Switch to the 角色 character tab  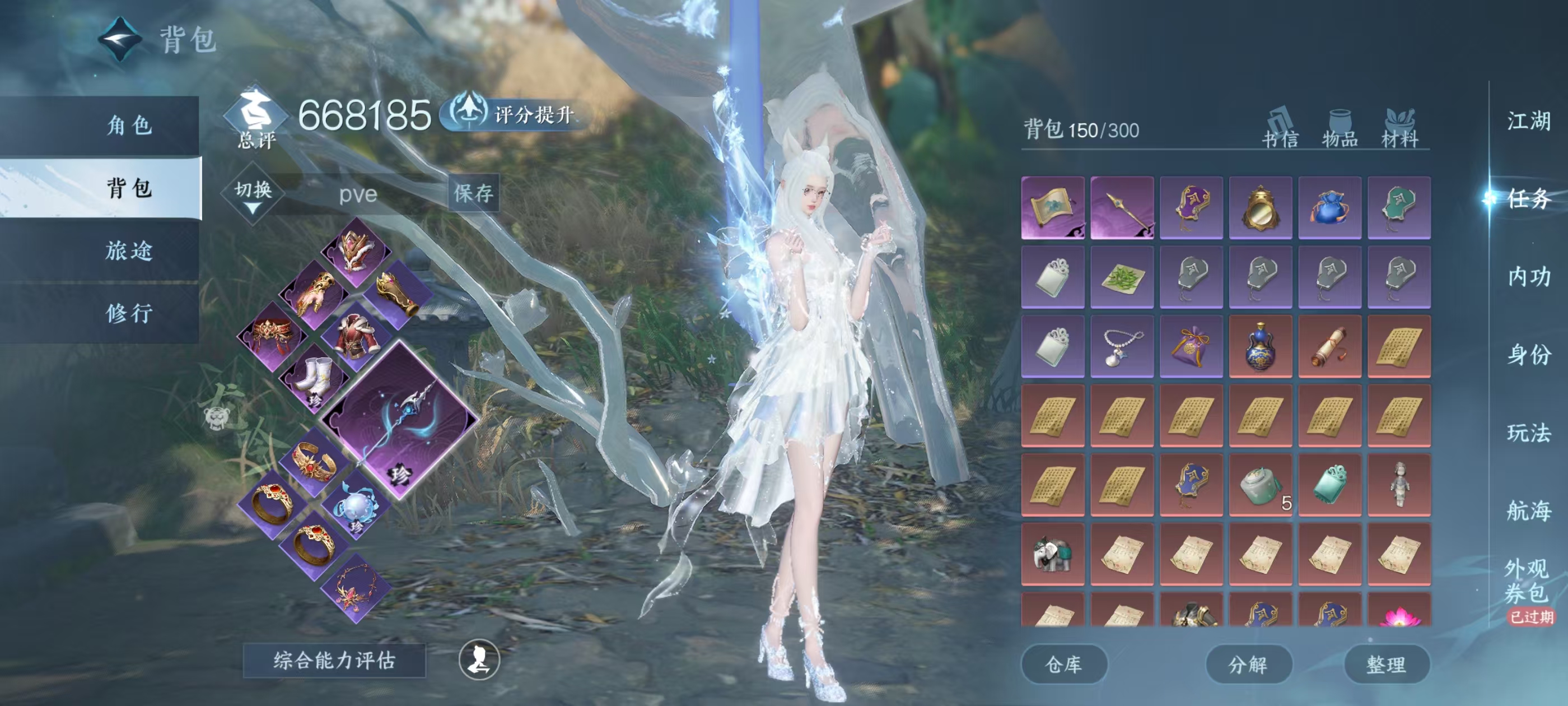(129, 126)
